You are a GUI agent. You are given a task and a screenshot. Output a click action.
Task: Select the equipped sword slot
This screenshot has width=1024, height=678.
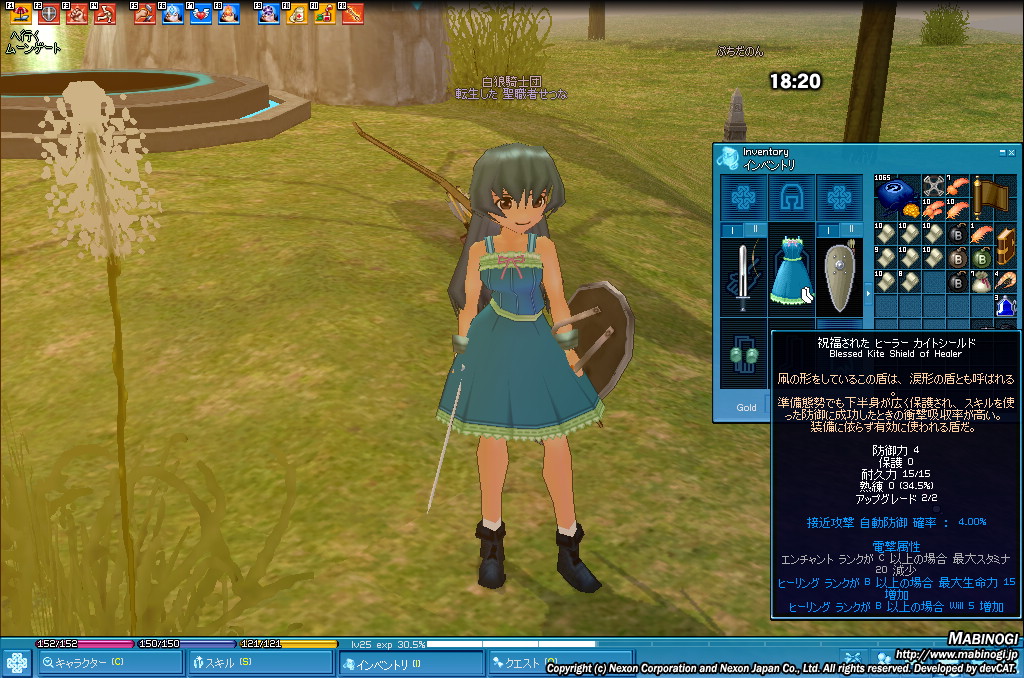click(742, 275)
